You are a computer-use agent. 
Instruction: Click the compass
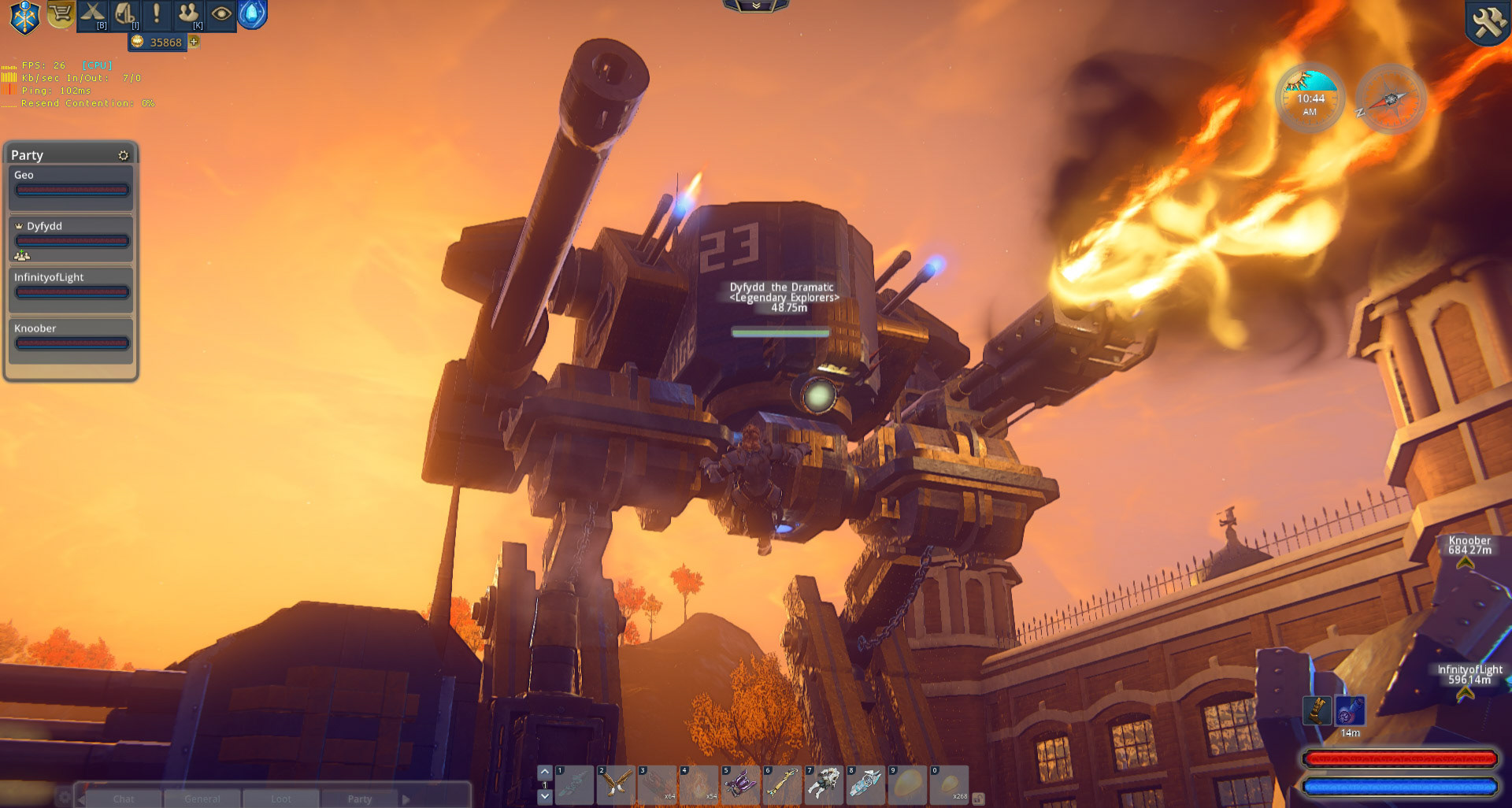click(x=1391, y=99)
